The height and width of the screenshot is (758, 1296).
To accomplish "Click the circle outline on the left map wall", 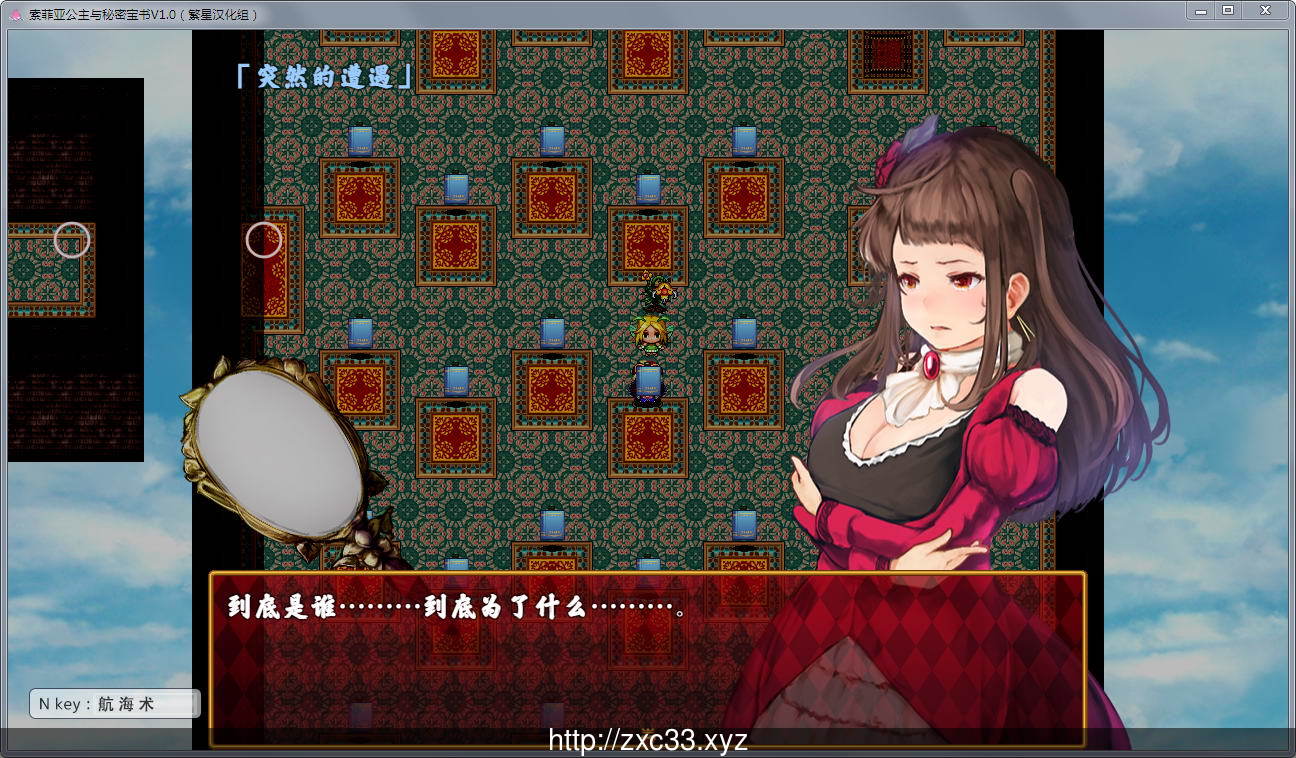I will coord(263,240).
